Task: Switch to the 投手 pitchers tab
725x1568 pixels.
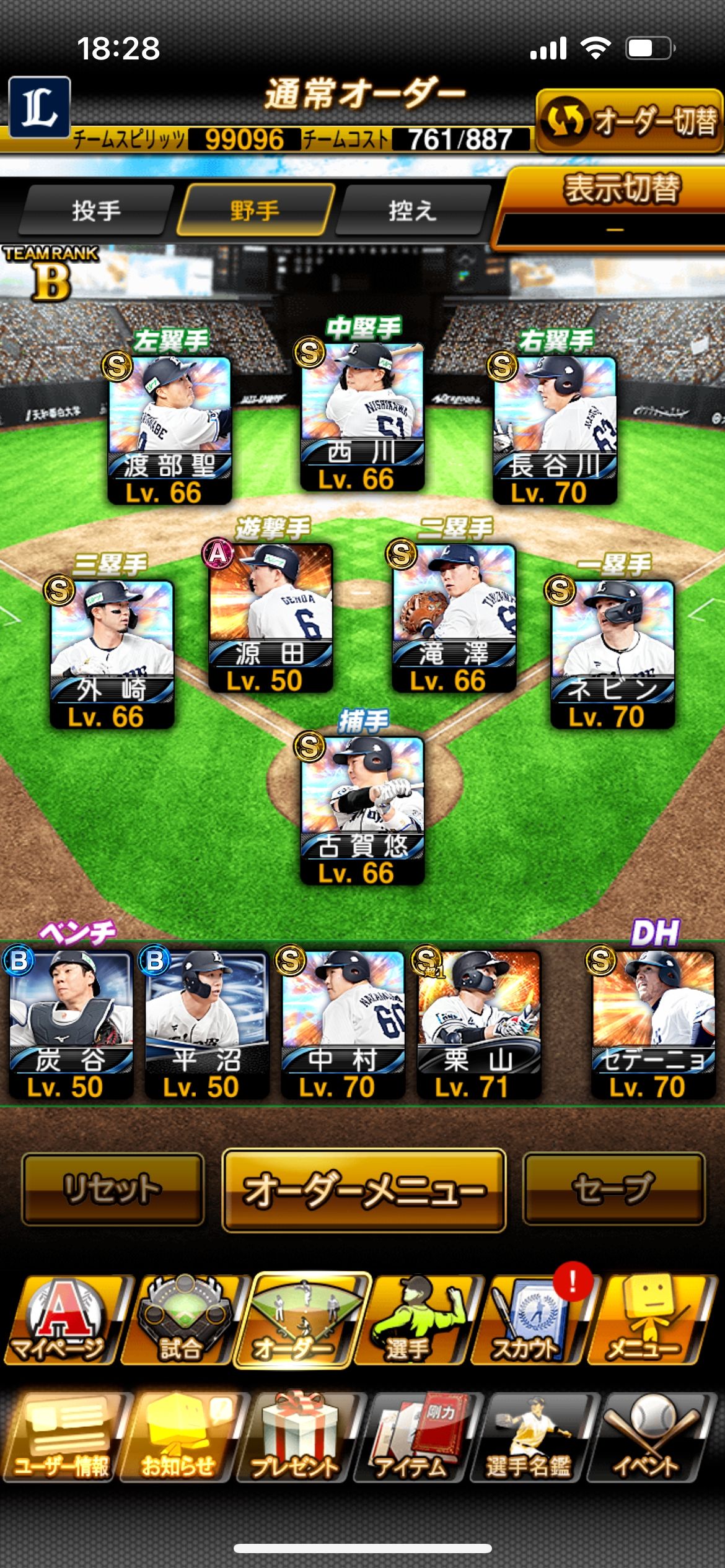Action: (x=95, y=211)
